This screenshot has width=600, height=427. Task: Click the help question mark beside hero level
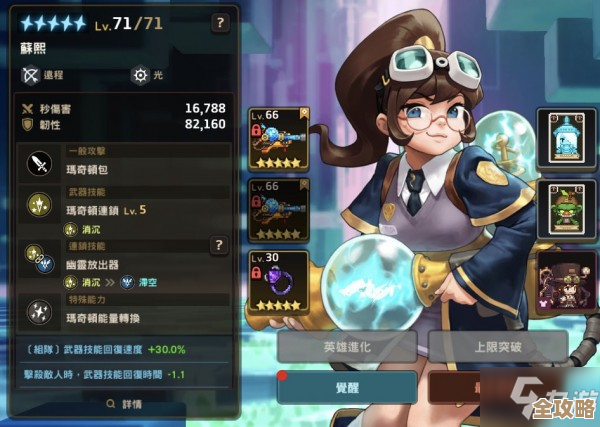(x=219, y=22)
